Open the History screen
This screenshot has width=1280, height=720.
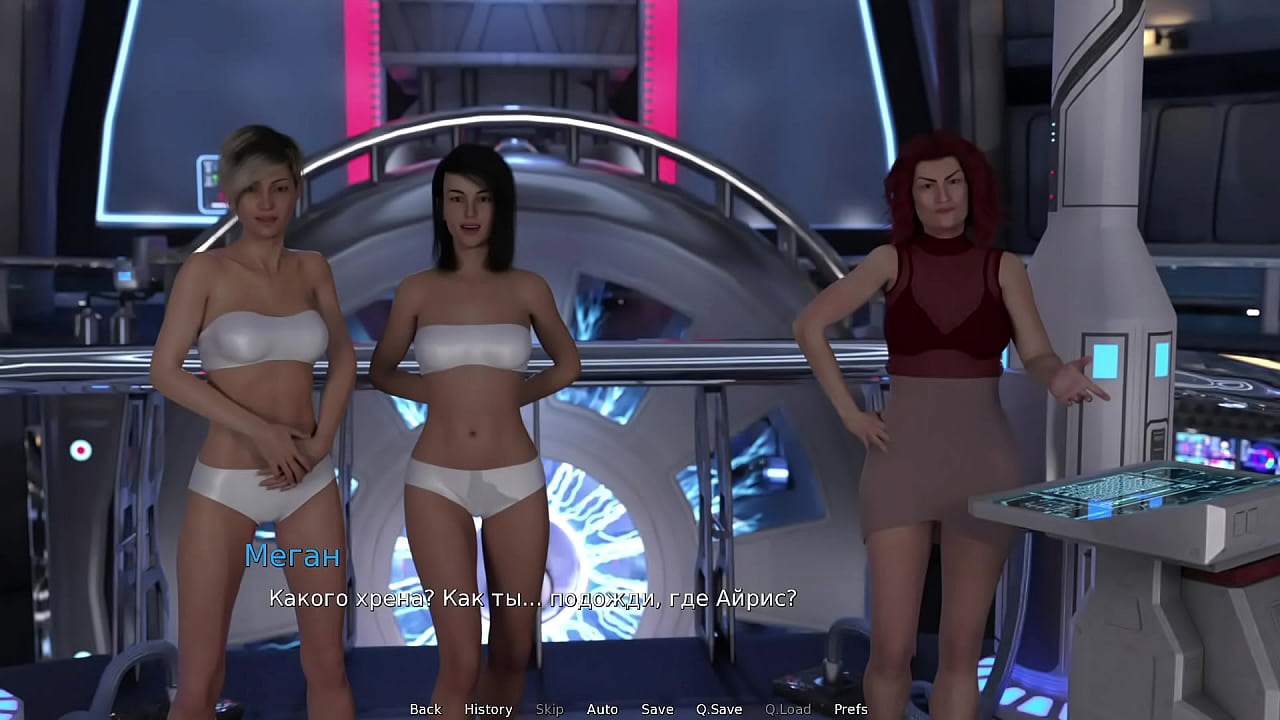(488, 709)
